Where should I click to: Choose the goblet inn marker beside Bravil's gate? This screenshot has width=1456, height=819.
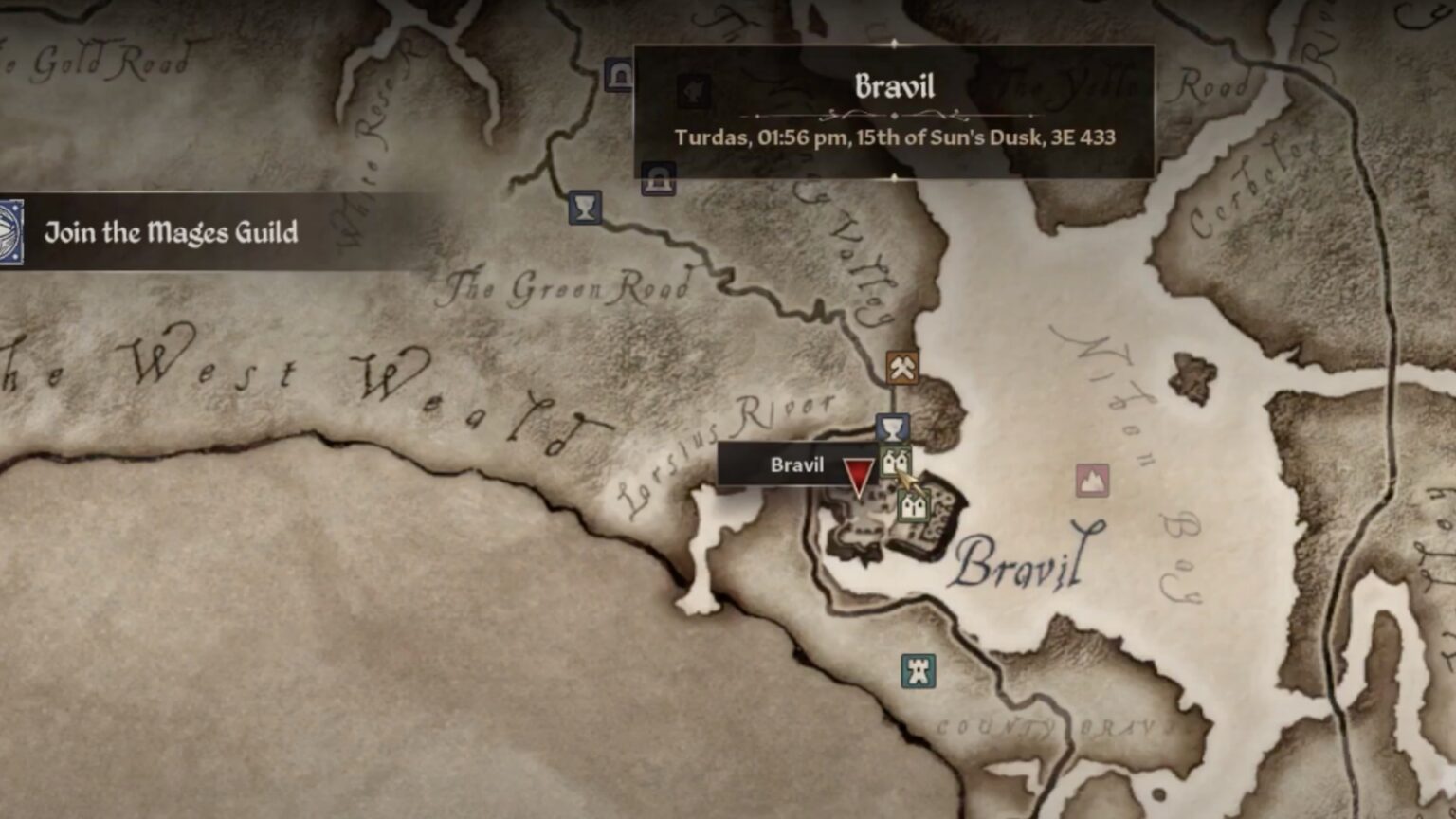click(x=891, y=428)
